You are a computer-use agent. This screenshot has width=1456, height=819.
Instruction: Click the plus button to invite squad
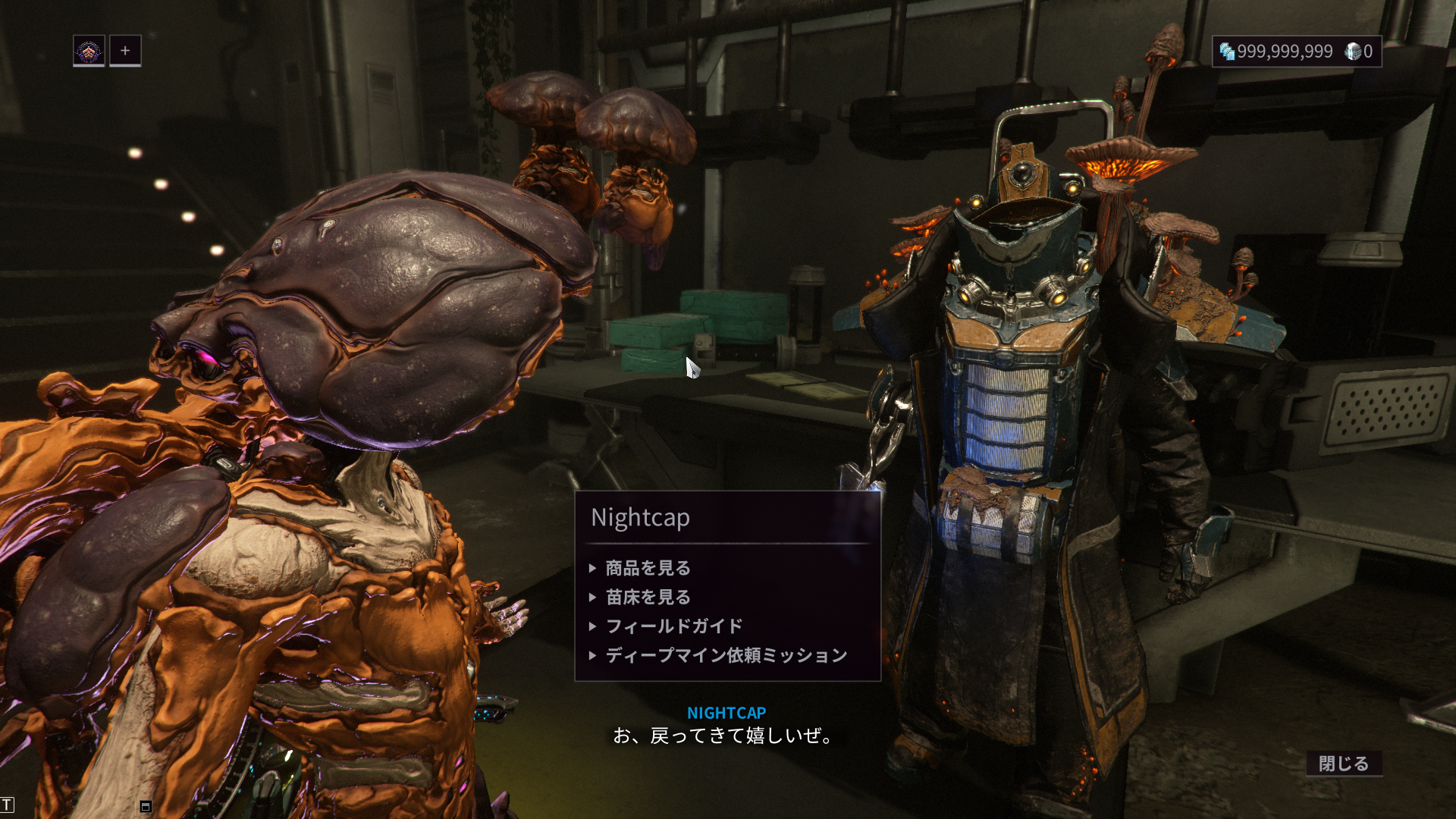pyautogui.click(x=125, y=51)
